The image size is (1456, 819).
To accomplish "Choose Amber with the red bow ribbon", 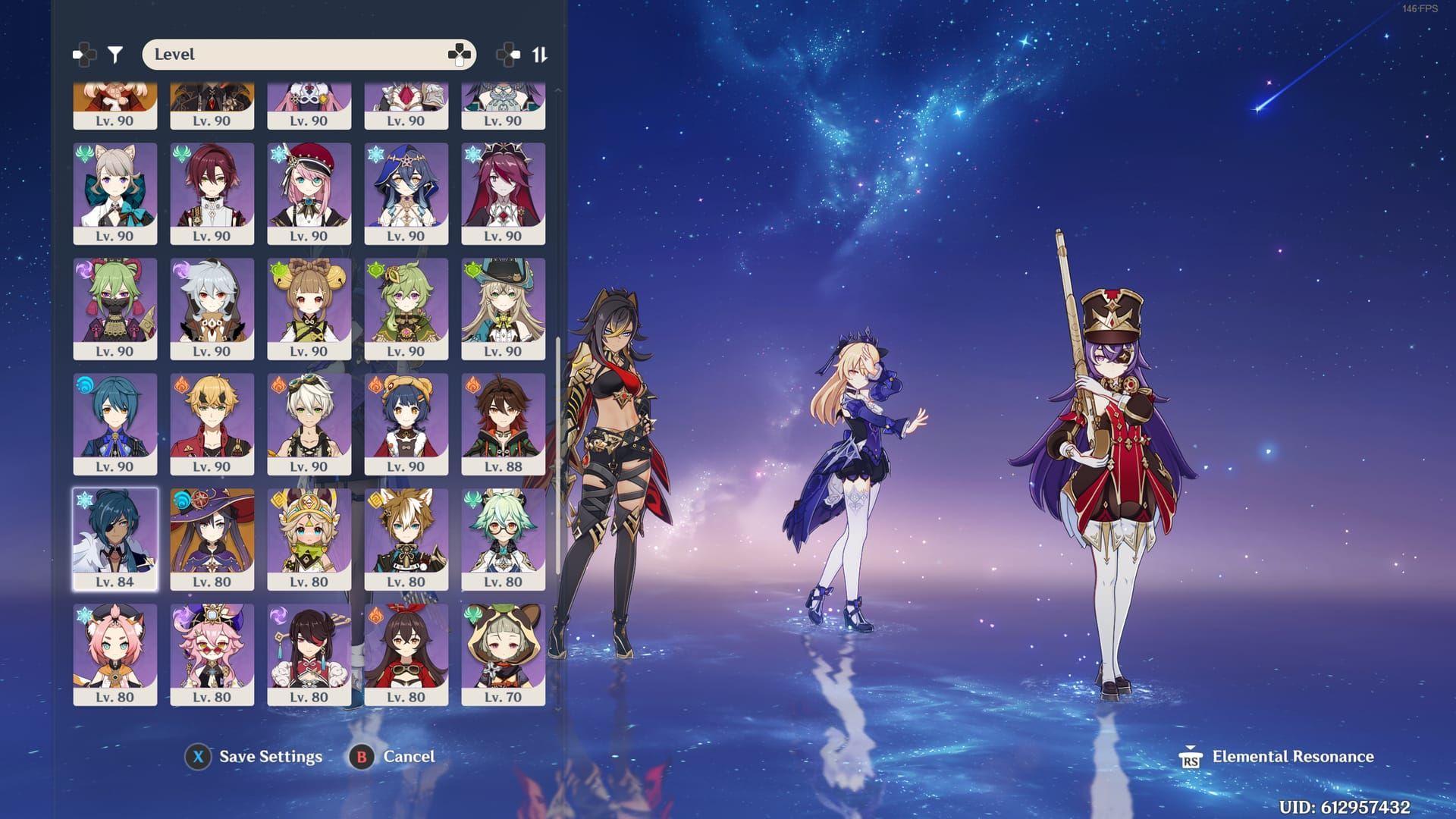I will [406, 654].
